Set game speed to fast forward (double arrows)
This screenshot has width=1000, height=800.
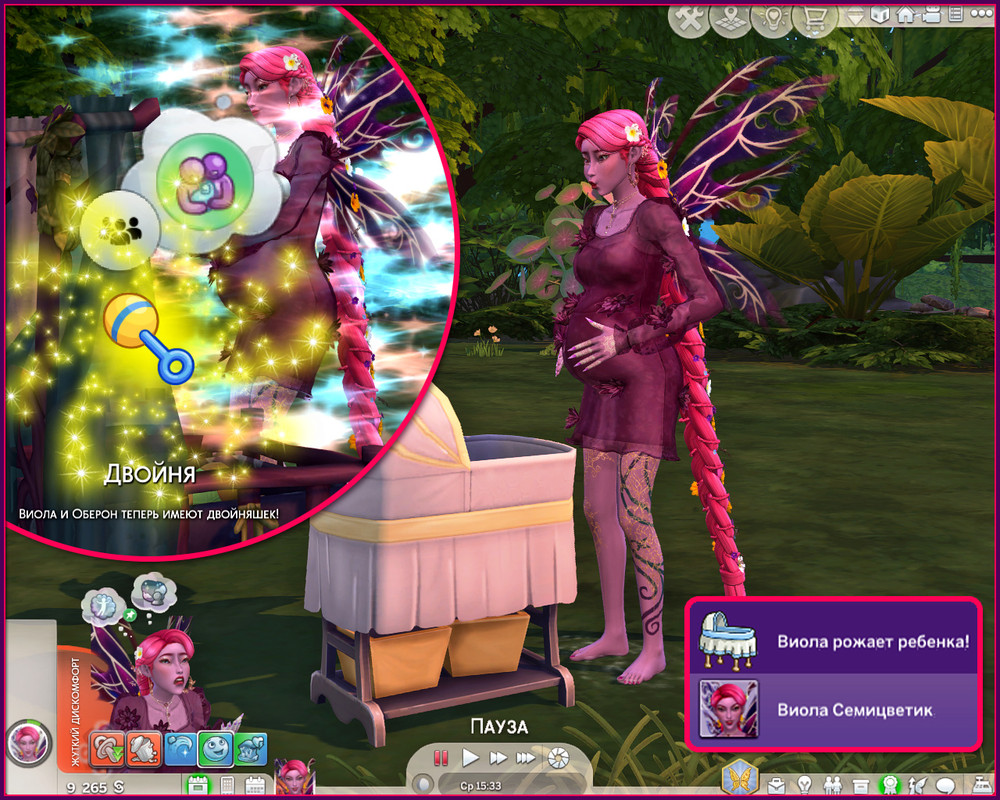point(495,757)
